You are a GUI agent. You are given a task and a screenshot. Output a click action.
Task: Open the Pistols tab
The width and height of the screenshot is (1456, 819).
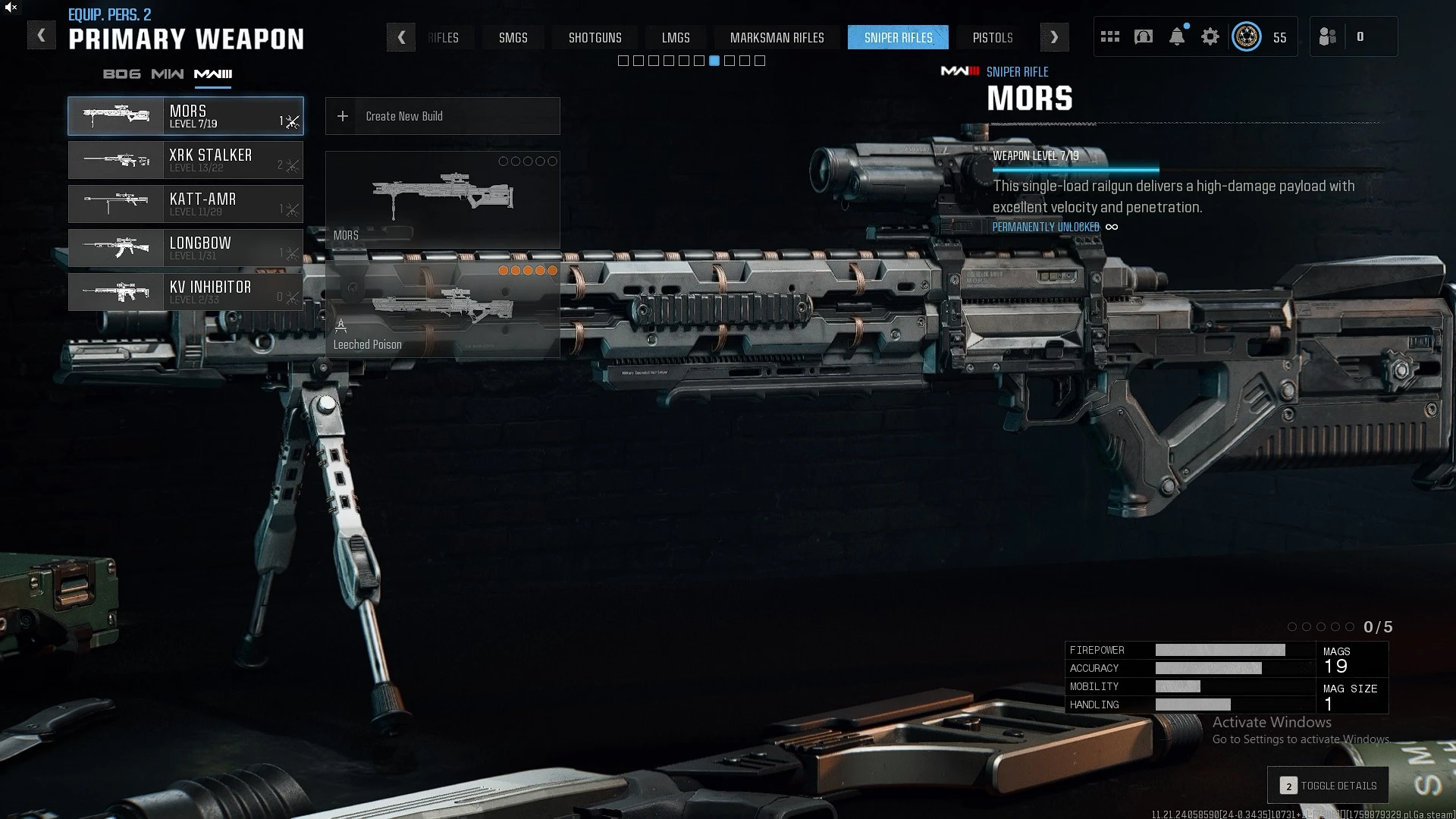pos(993,37)
